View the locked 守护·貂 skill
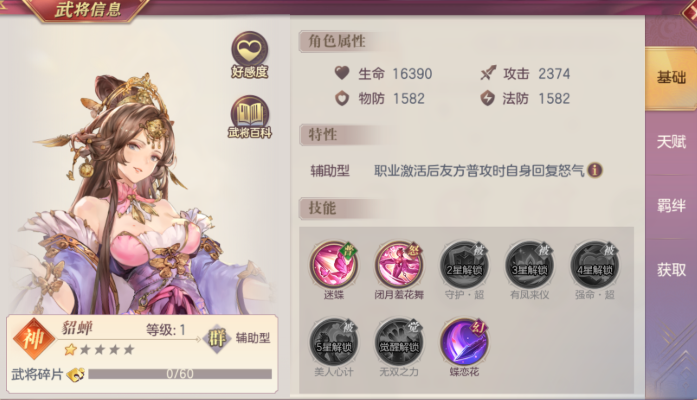 [x=464, y=264]
